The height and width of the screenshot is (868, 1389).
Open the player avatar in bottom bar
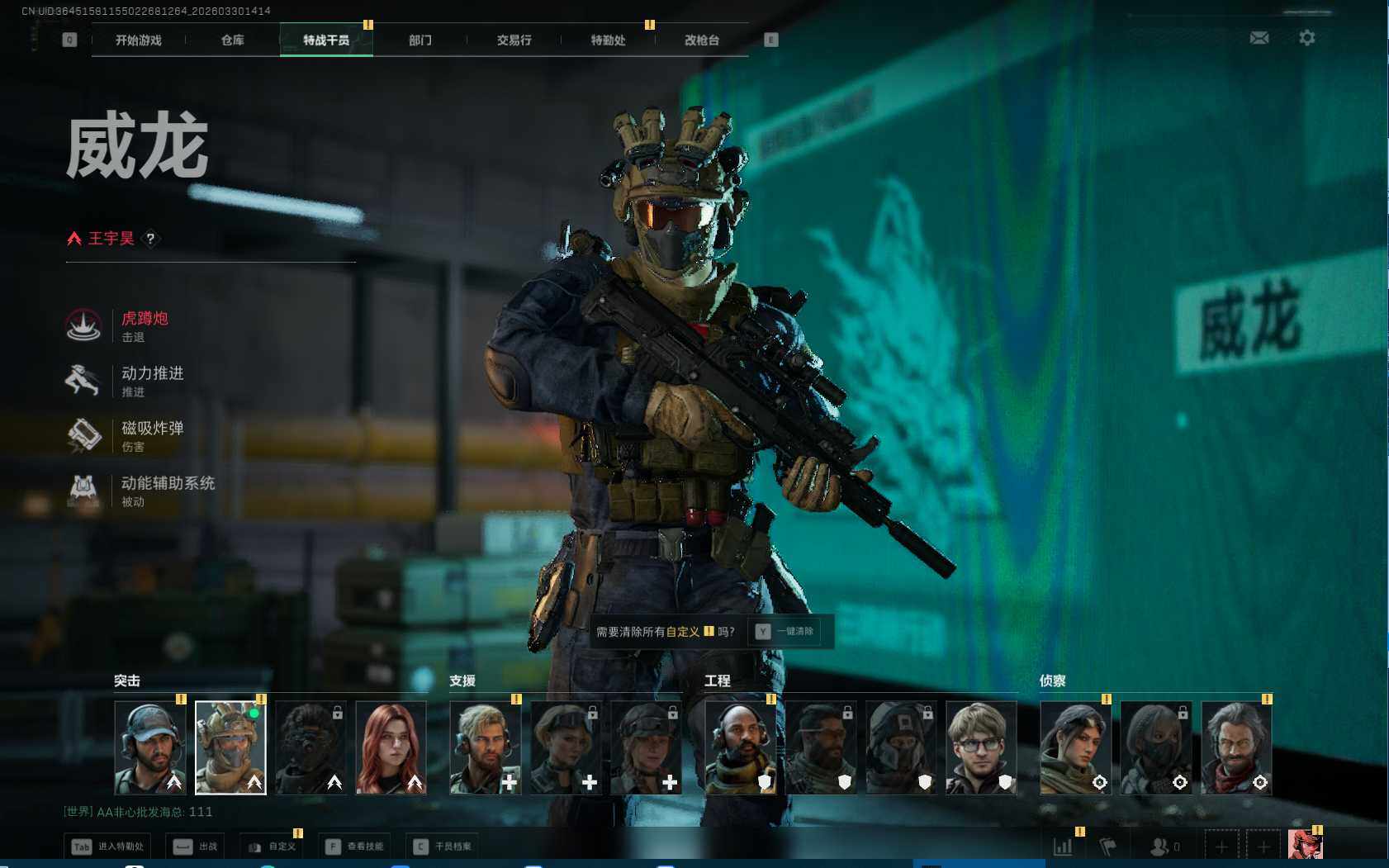[x=1305, y=845]
